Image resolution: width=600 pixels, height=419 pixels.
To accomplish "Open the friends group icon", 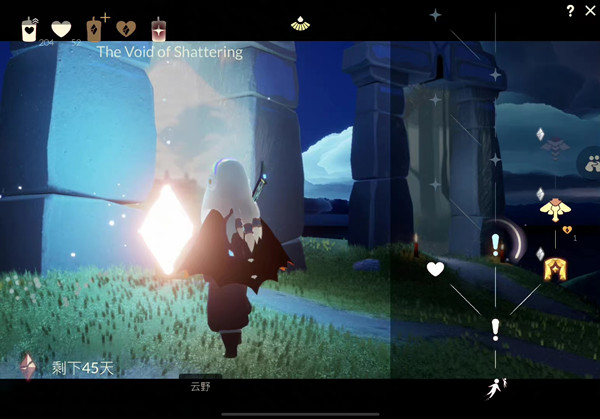I will (591, 163).
